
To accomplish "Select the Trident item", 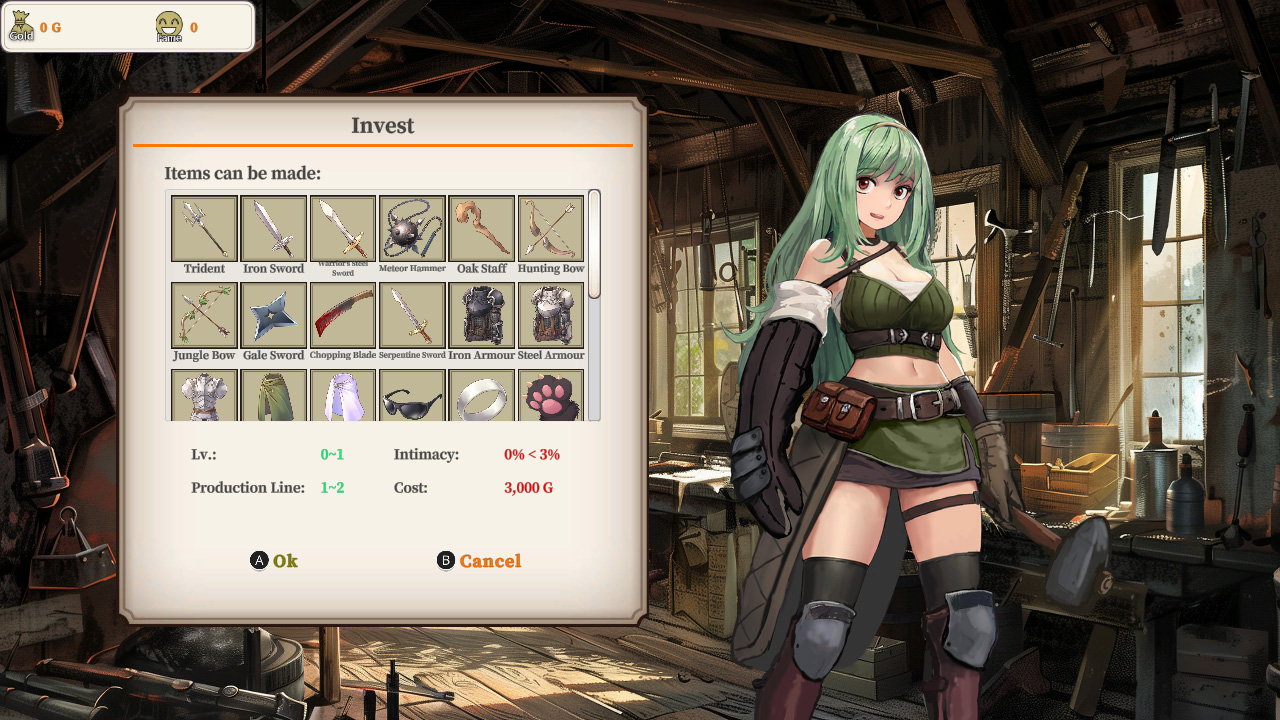I will point(203,228).
